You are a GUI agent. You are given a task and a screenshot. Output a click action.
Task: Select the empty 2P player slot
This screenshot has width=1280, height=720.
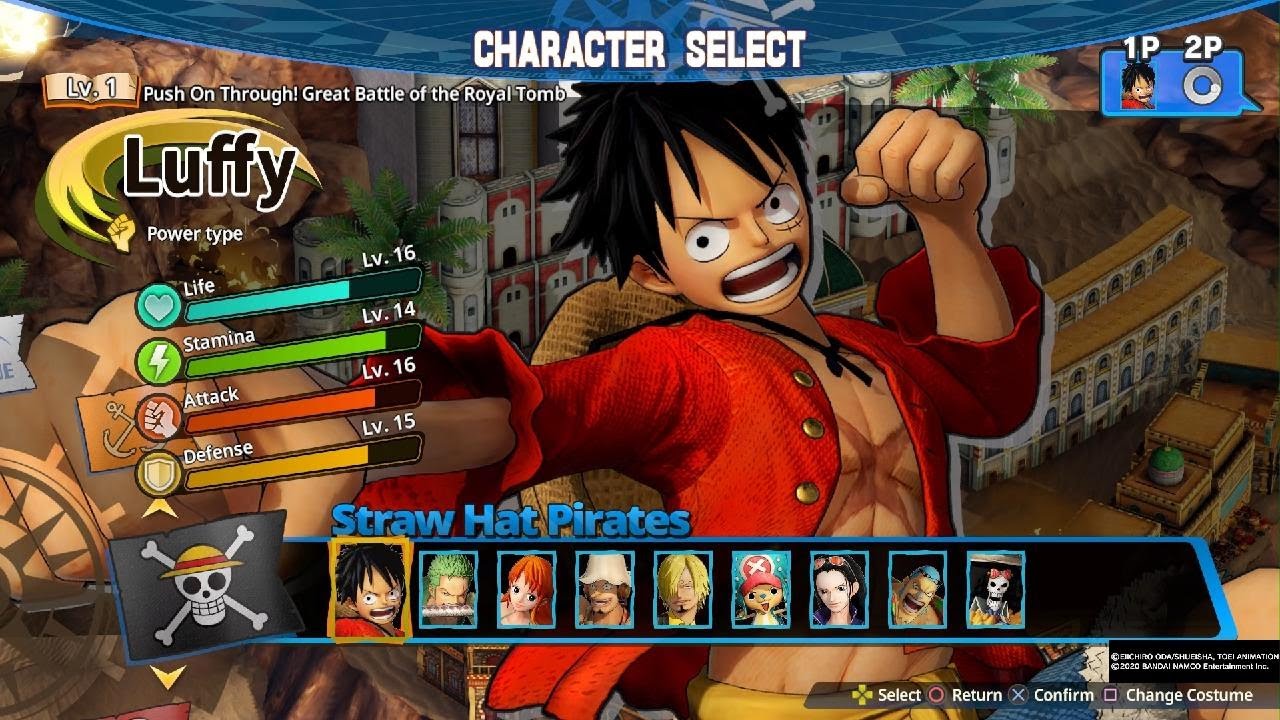pos(1199,86)
